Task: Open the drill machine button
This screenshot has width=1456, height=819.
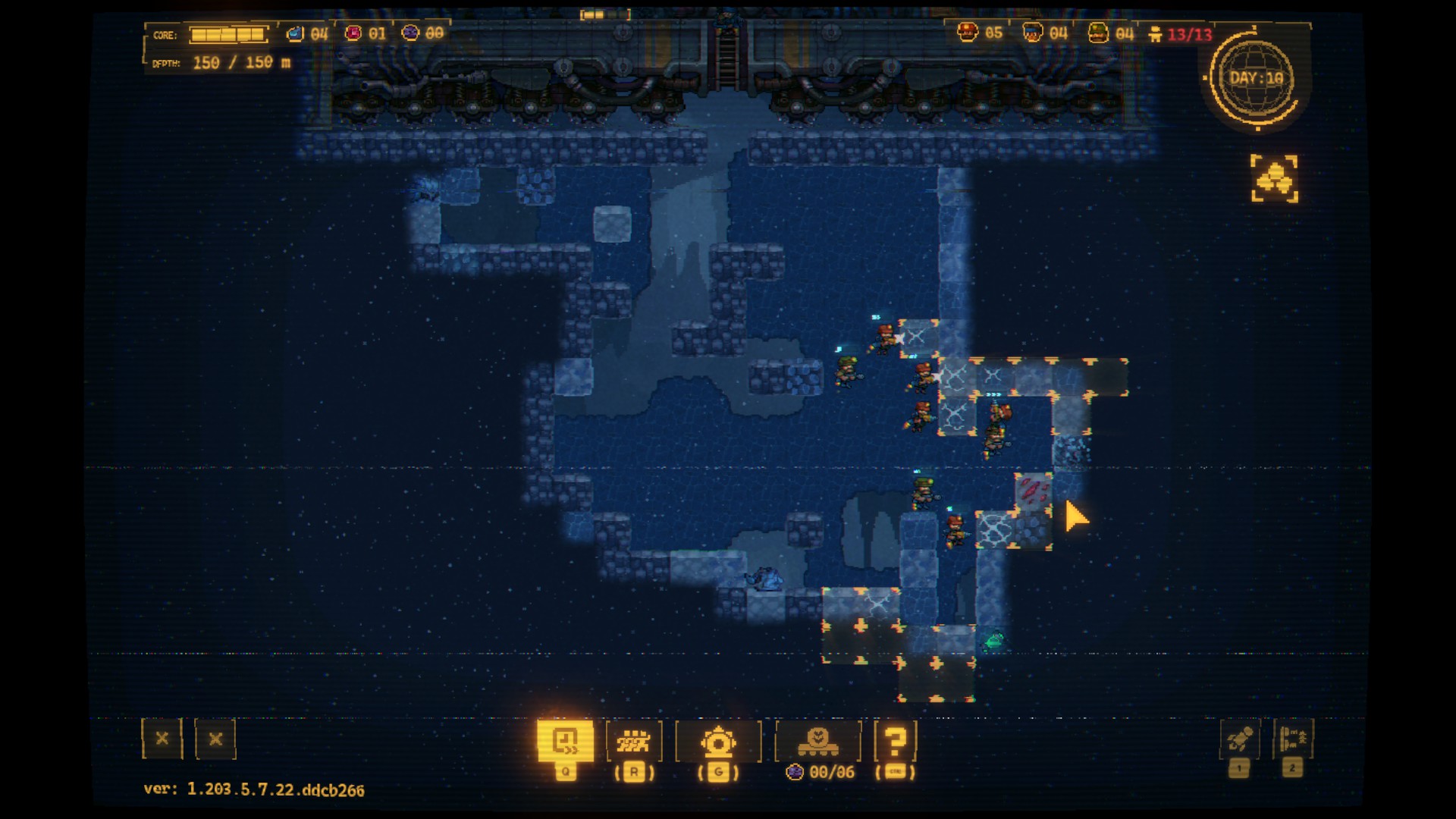Action: [717, 741]
